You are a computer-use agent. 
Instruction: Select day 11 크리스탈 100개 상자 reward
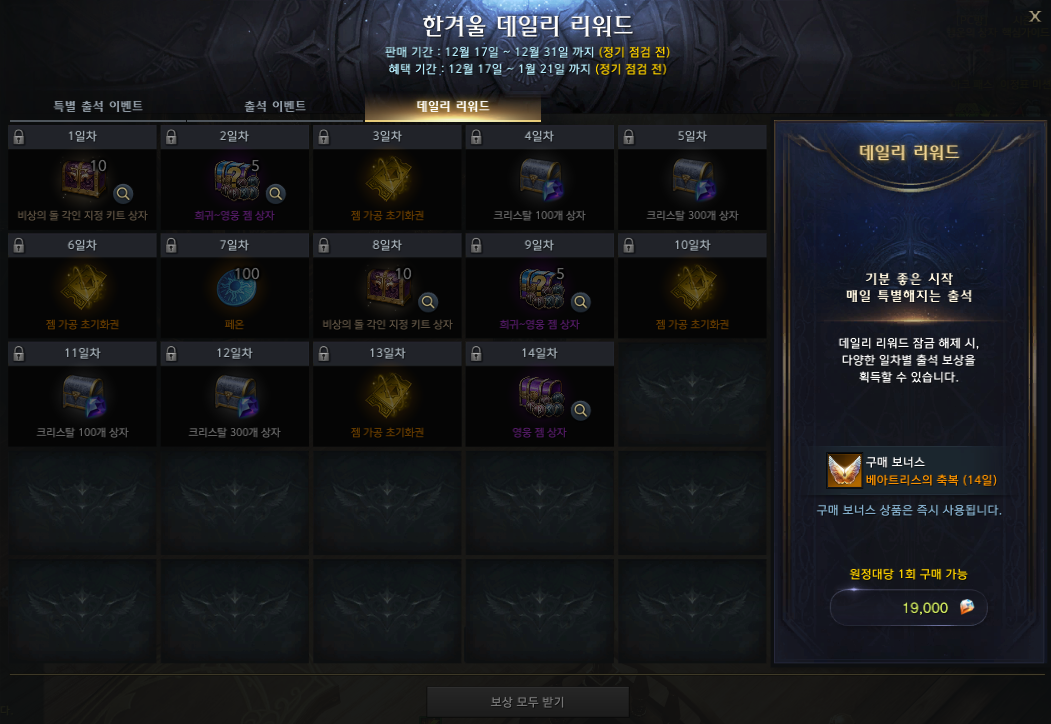coord(82,396)
